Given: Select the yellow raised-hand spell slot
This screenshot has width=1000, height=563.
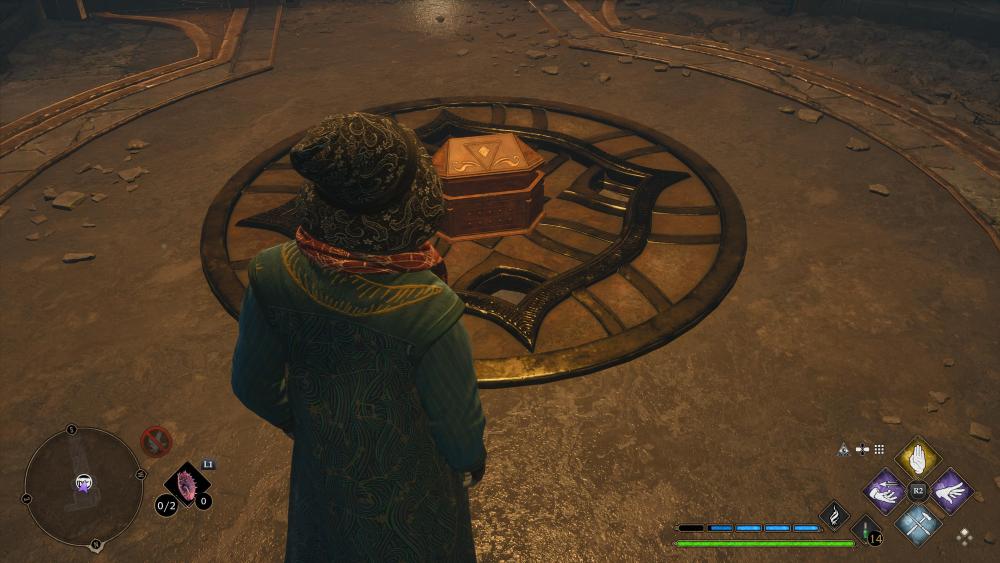Looking at the screenshot, I should [918, 459].
